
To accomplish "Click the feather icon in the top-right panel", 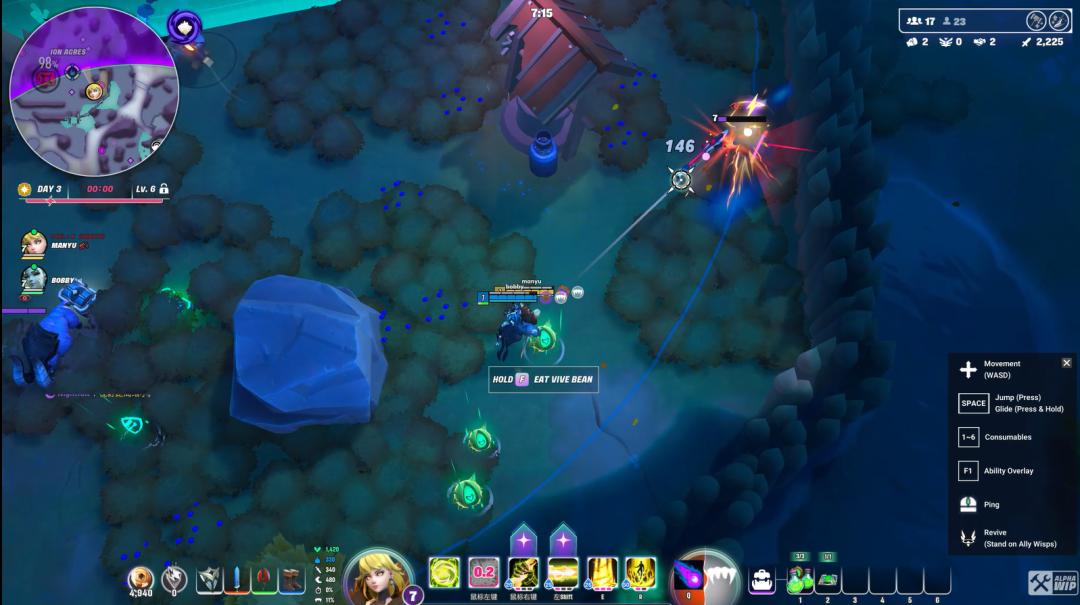I will (1059, 21).
